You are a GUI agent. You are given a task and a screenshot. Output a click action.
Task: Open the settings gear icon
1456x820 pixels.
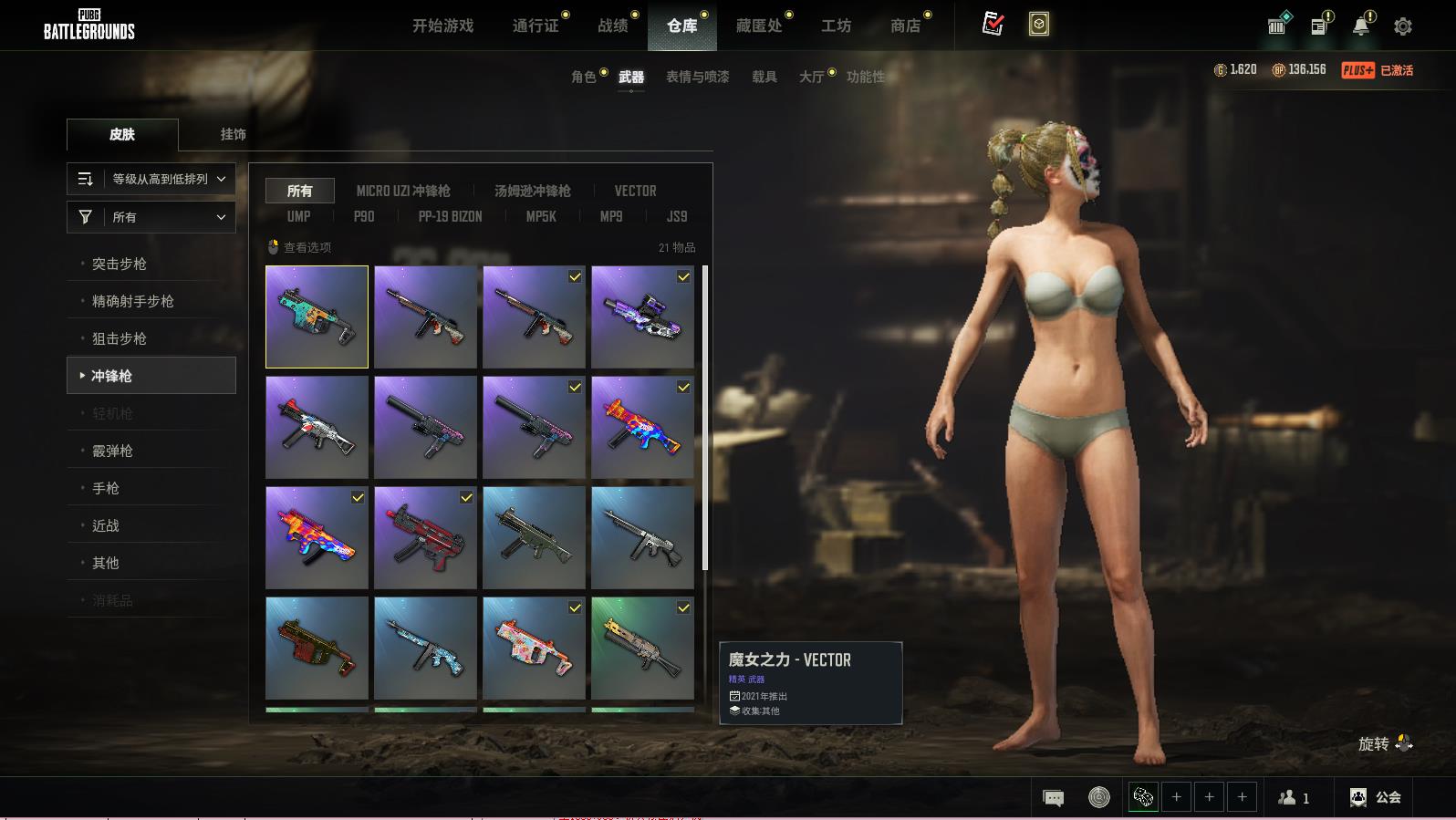point(1403,26)
